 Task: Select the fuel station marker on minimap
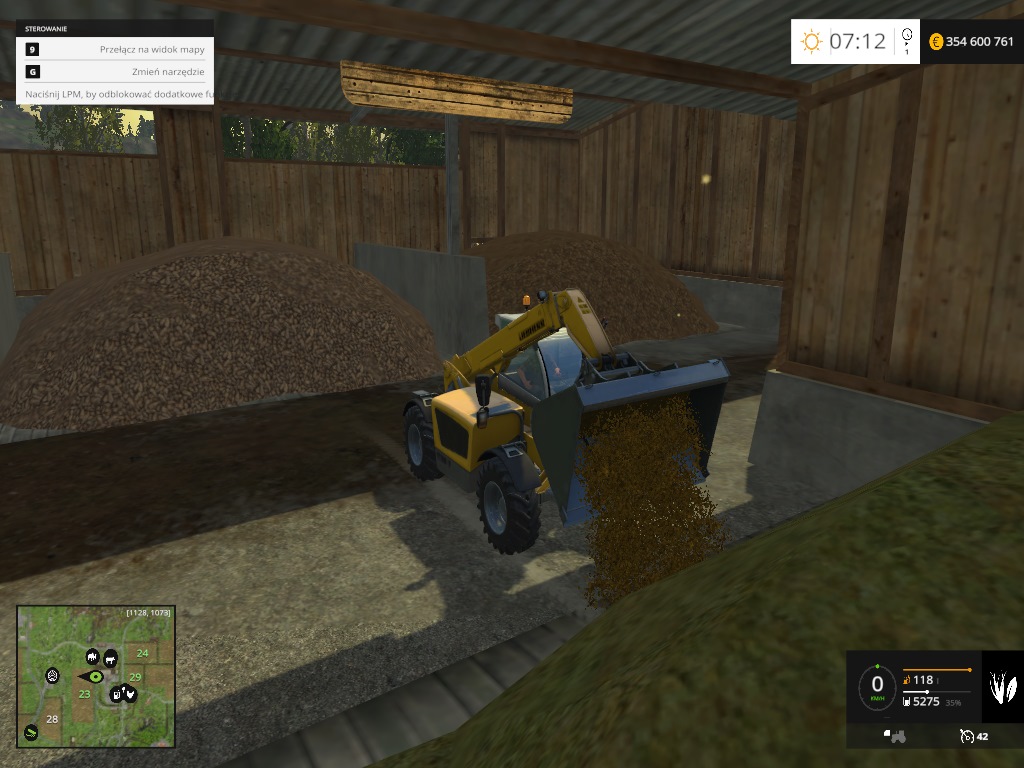[x=116, y=694]
